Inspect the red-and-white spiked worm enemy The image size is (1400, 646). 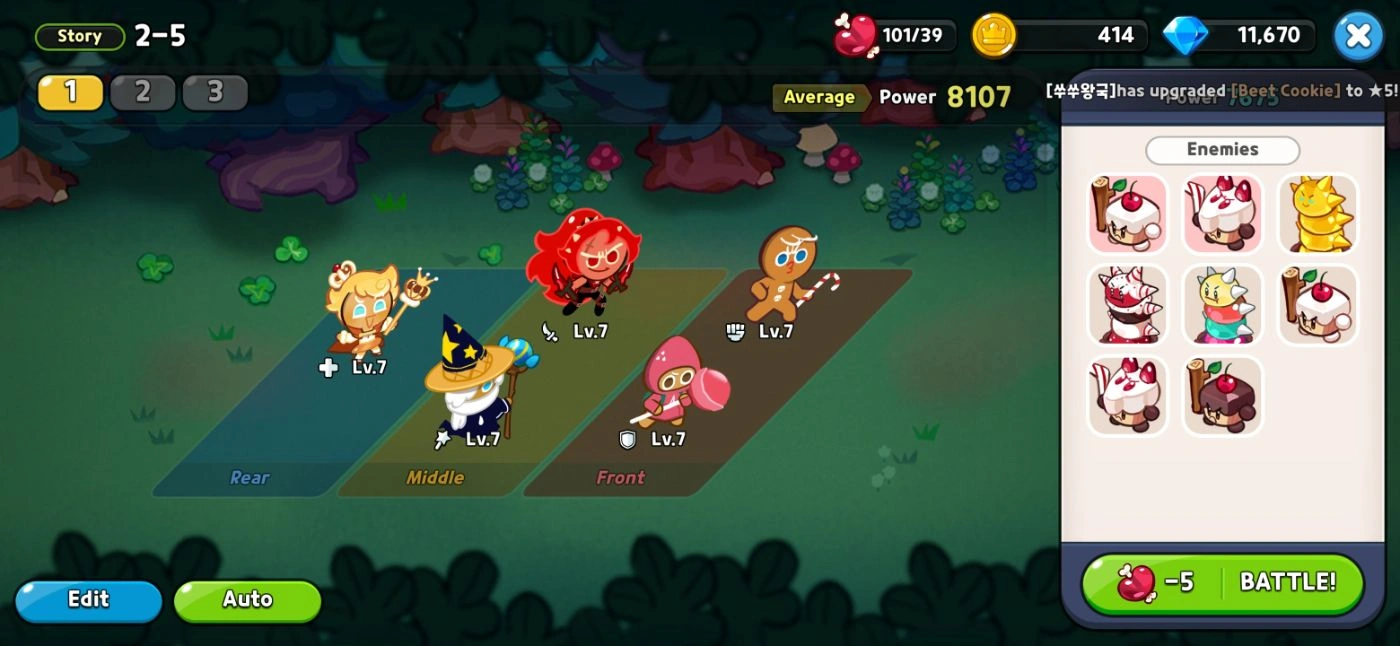pos(1127,305)
